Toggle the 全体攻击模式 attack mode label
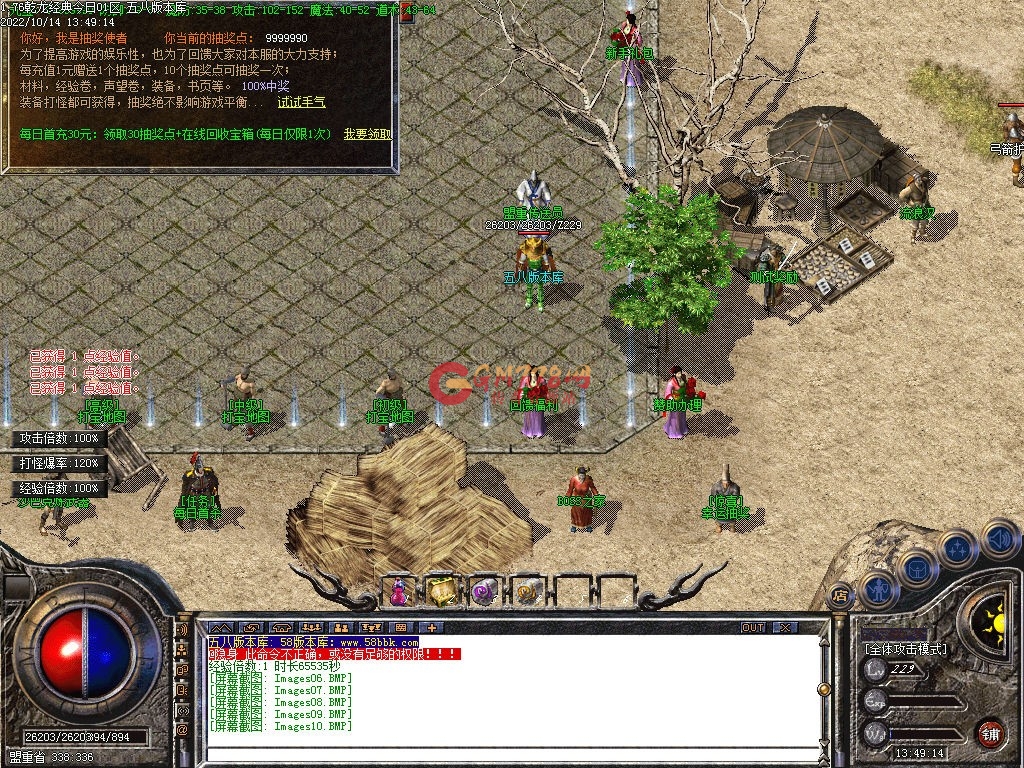Viewport: 1024px width, 768px height. pos(905,649)
